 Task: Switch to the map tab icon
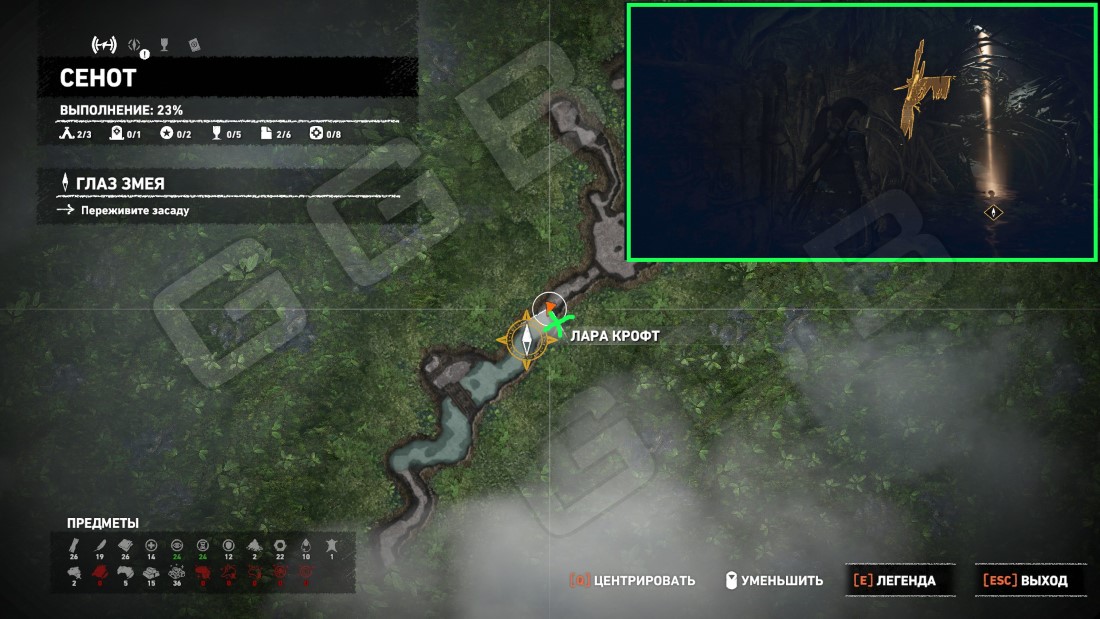(x=104, y=44)
